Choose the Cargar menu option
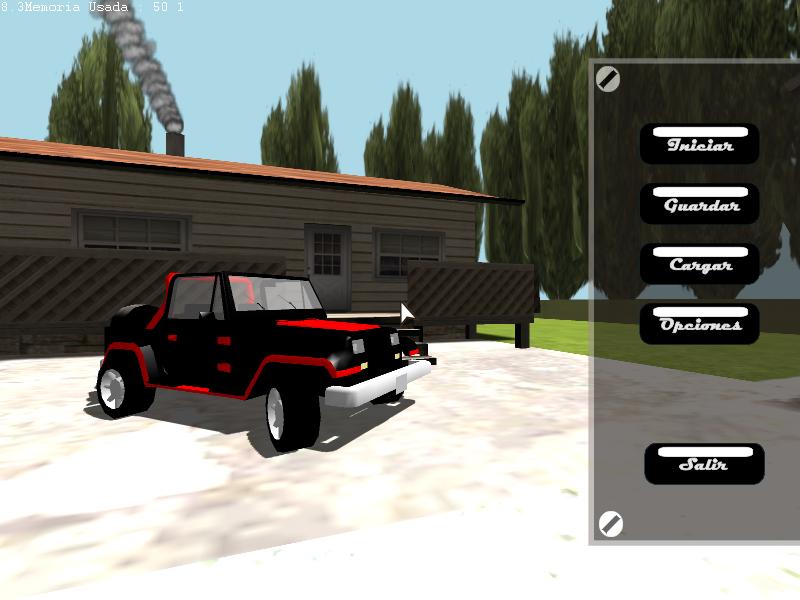This screenshot has height=600, width=800. tap(700, 264)
